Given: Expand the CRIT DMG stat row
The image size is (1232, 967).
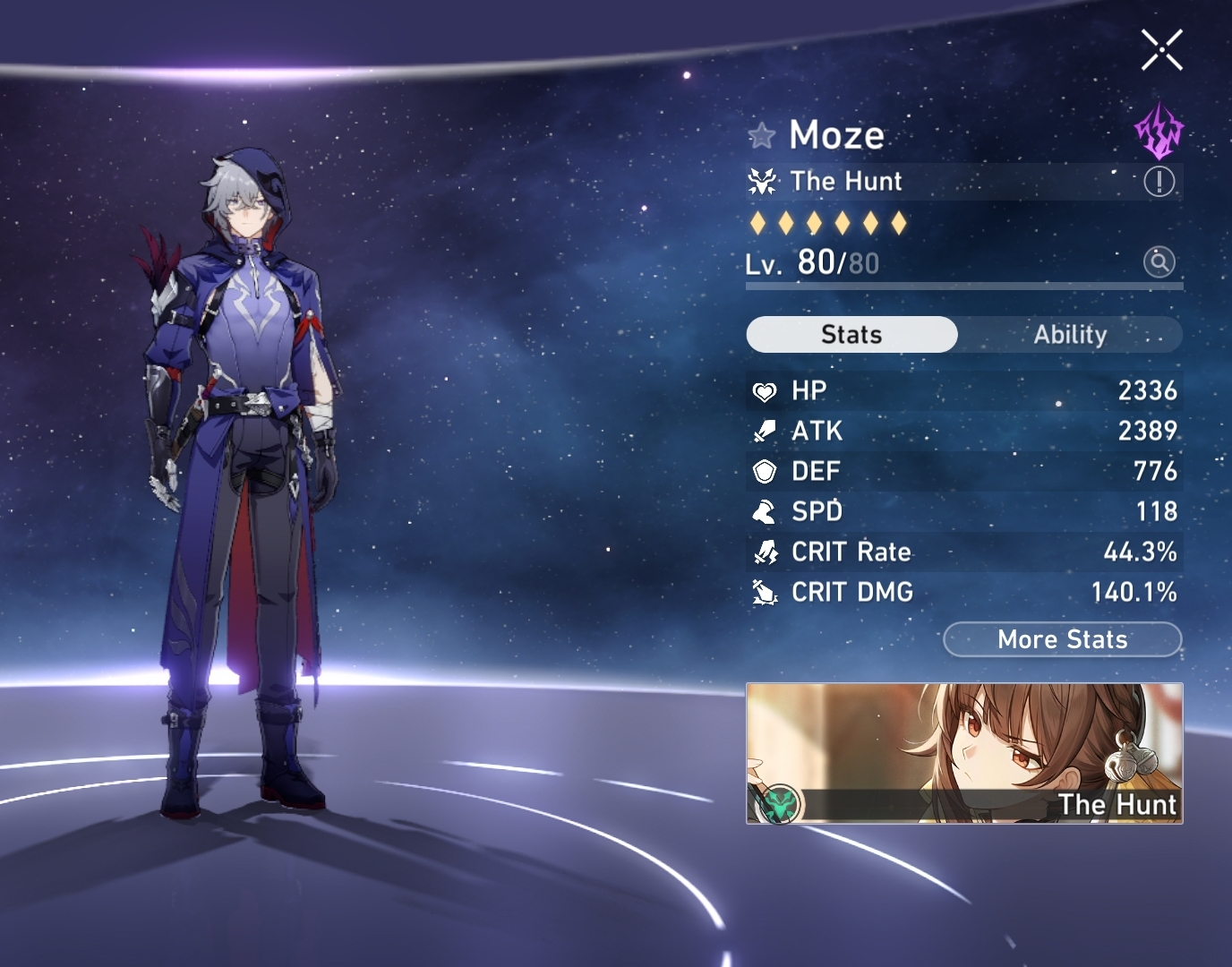Looking at the screenshot, I should [962, 592].
